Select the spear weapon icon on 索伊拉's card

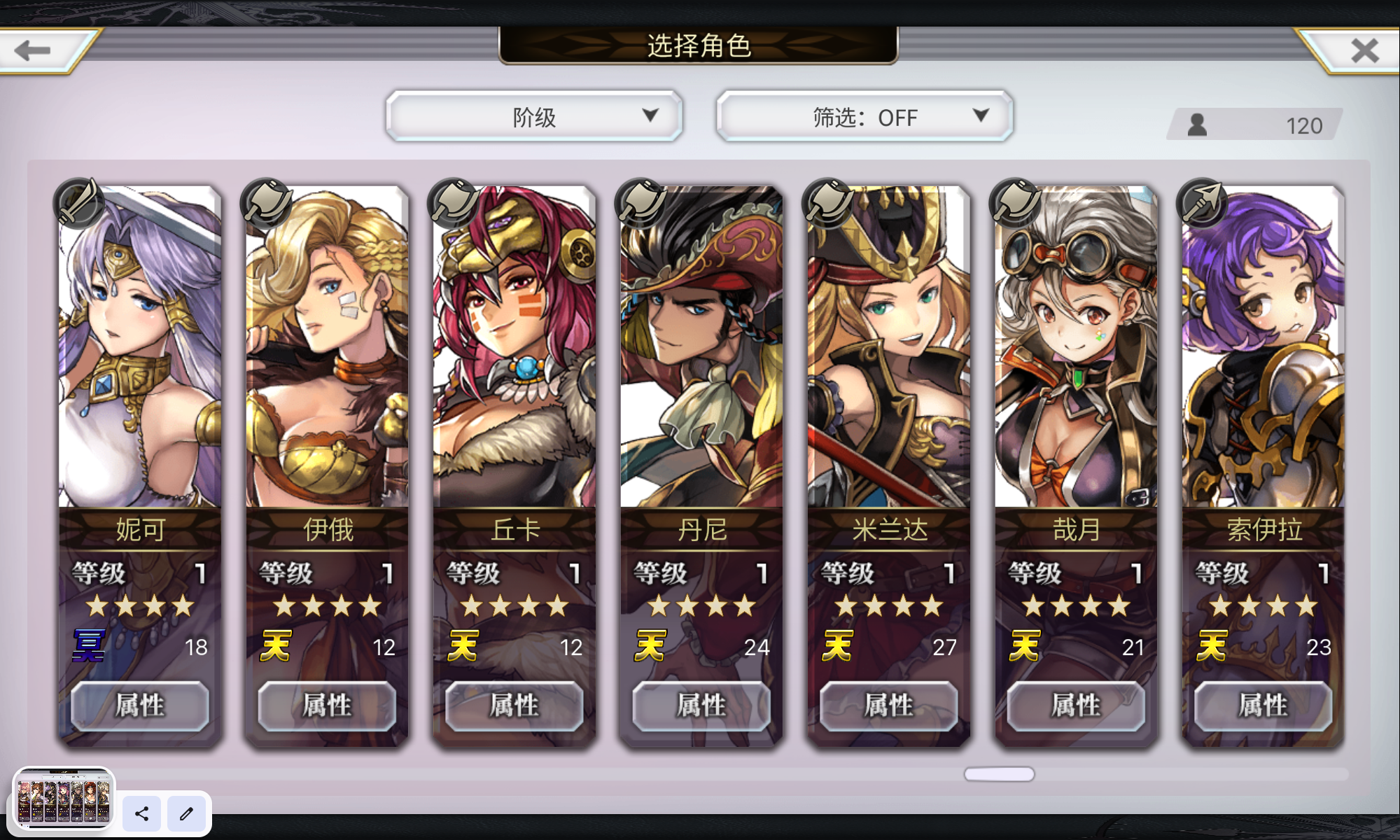(1200, 203)
